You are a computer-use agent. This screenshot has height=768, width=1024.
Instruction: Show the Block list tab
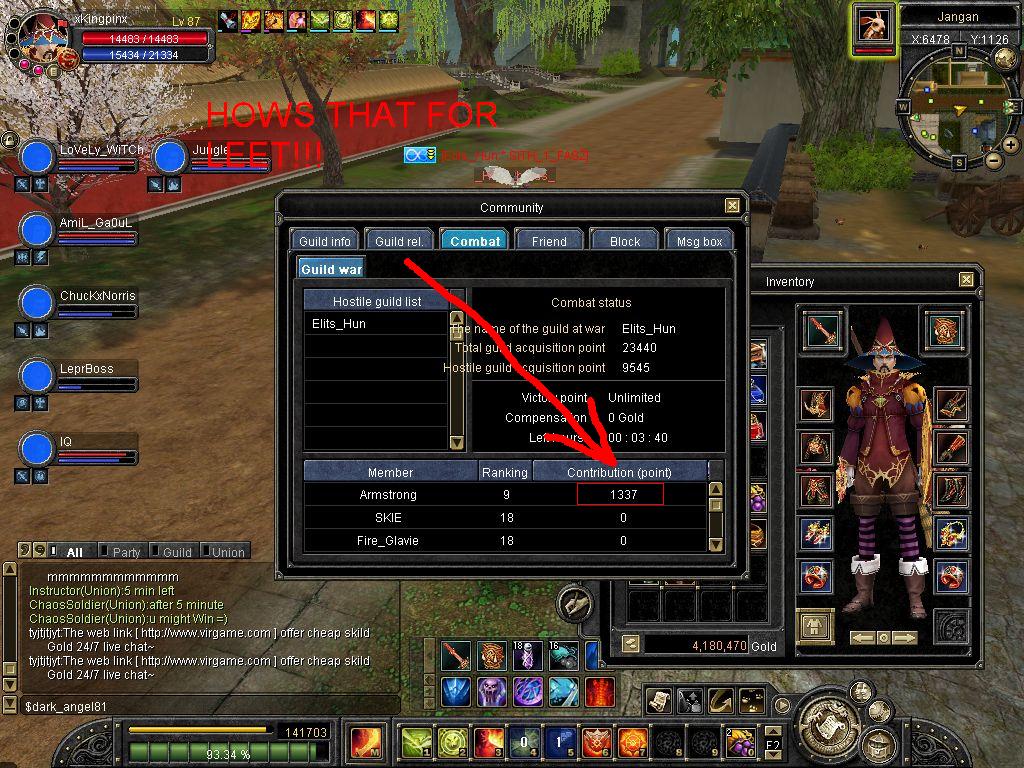[625, 241]
